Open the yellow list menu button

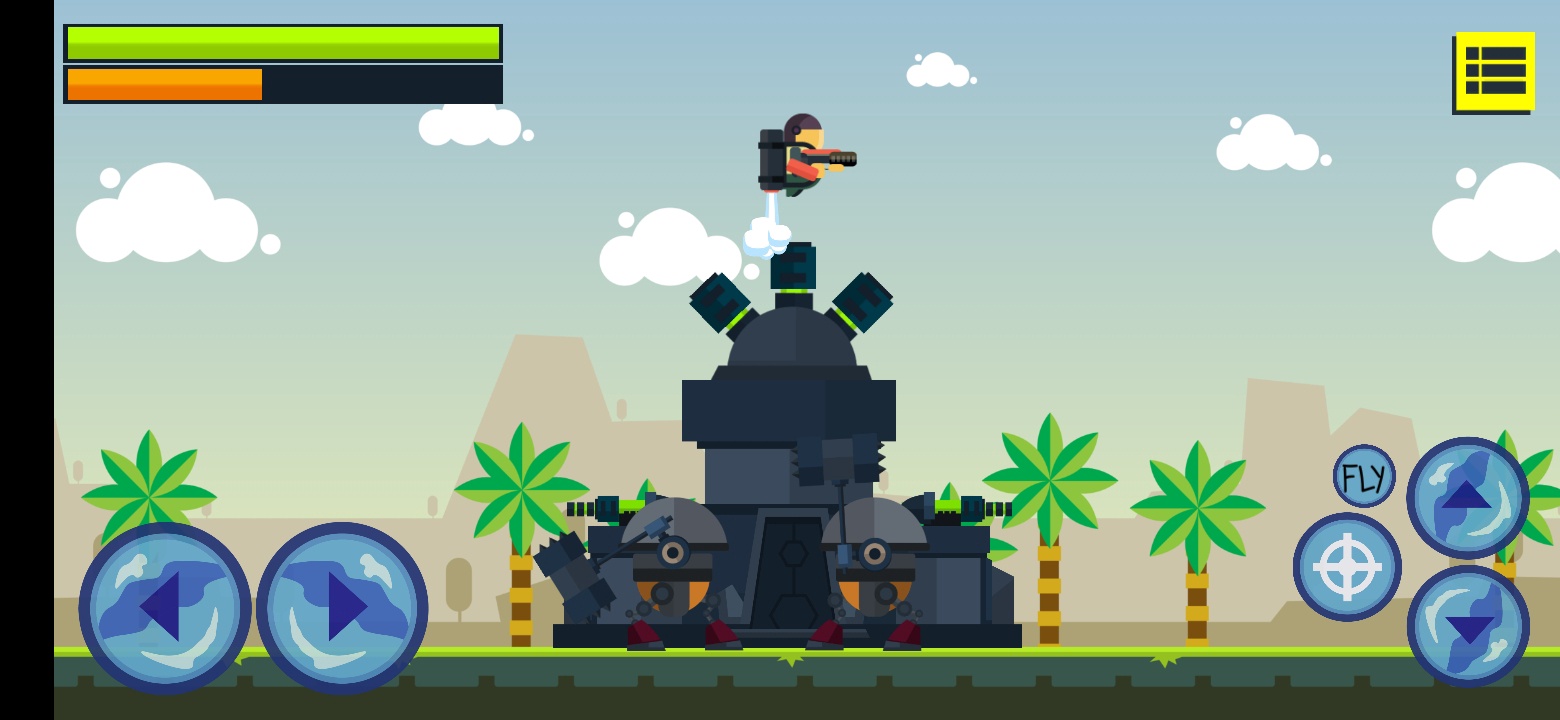coord(1494,71)
